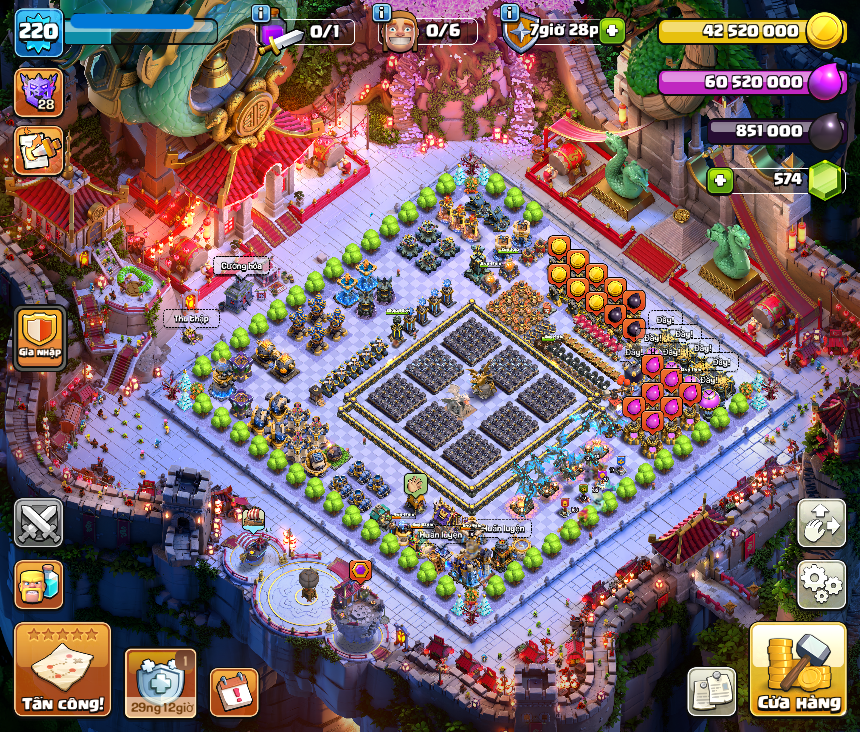Viewport: 860px width, 732px height.
Task: Click the 29ng 12giờ shield pass icon
Action: (160, 682)
